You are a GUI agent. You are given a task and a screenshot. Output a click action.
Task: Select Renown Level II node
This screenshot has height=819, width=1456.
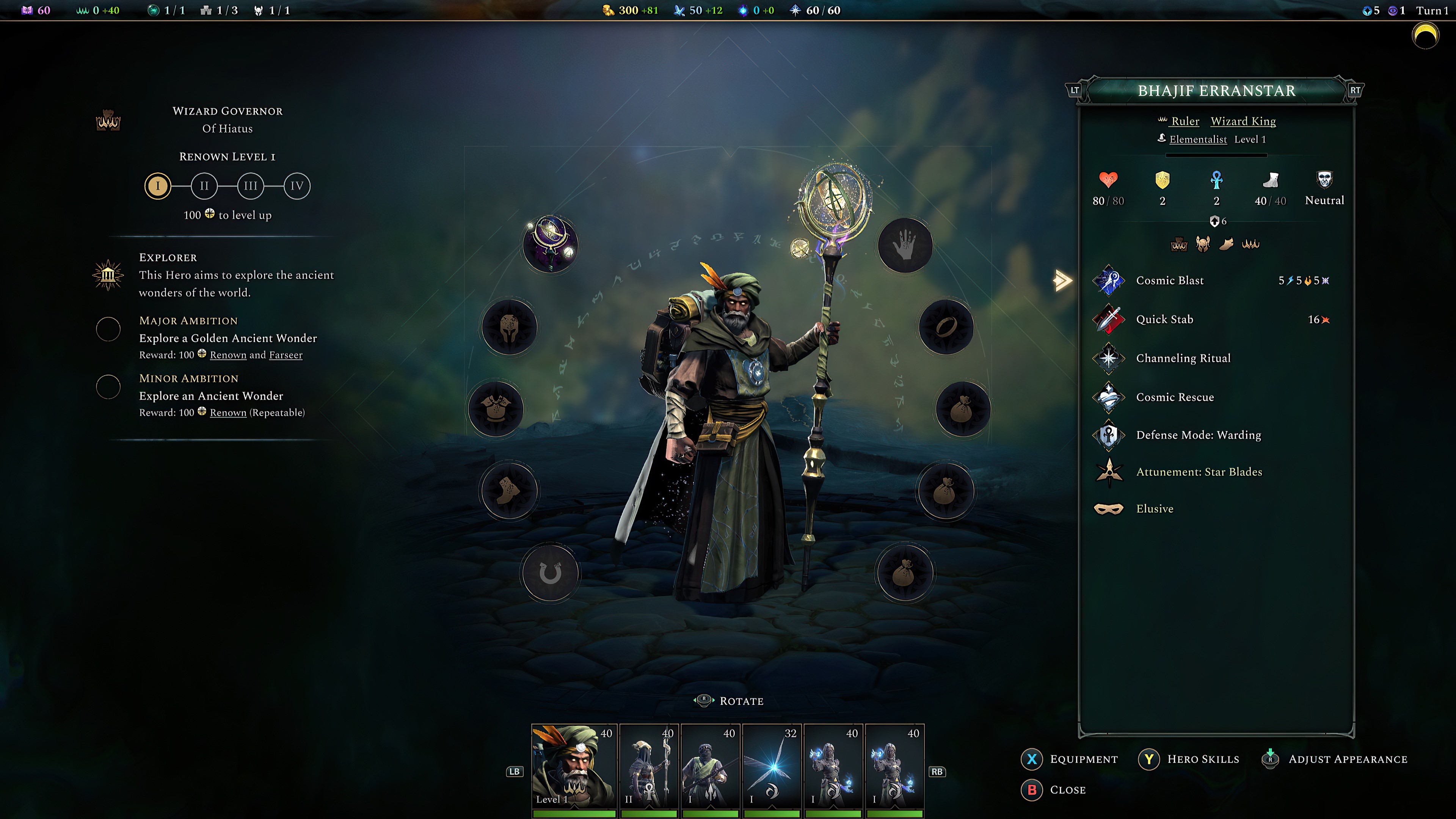pyautogui.click(x=204, y=185)
